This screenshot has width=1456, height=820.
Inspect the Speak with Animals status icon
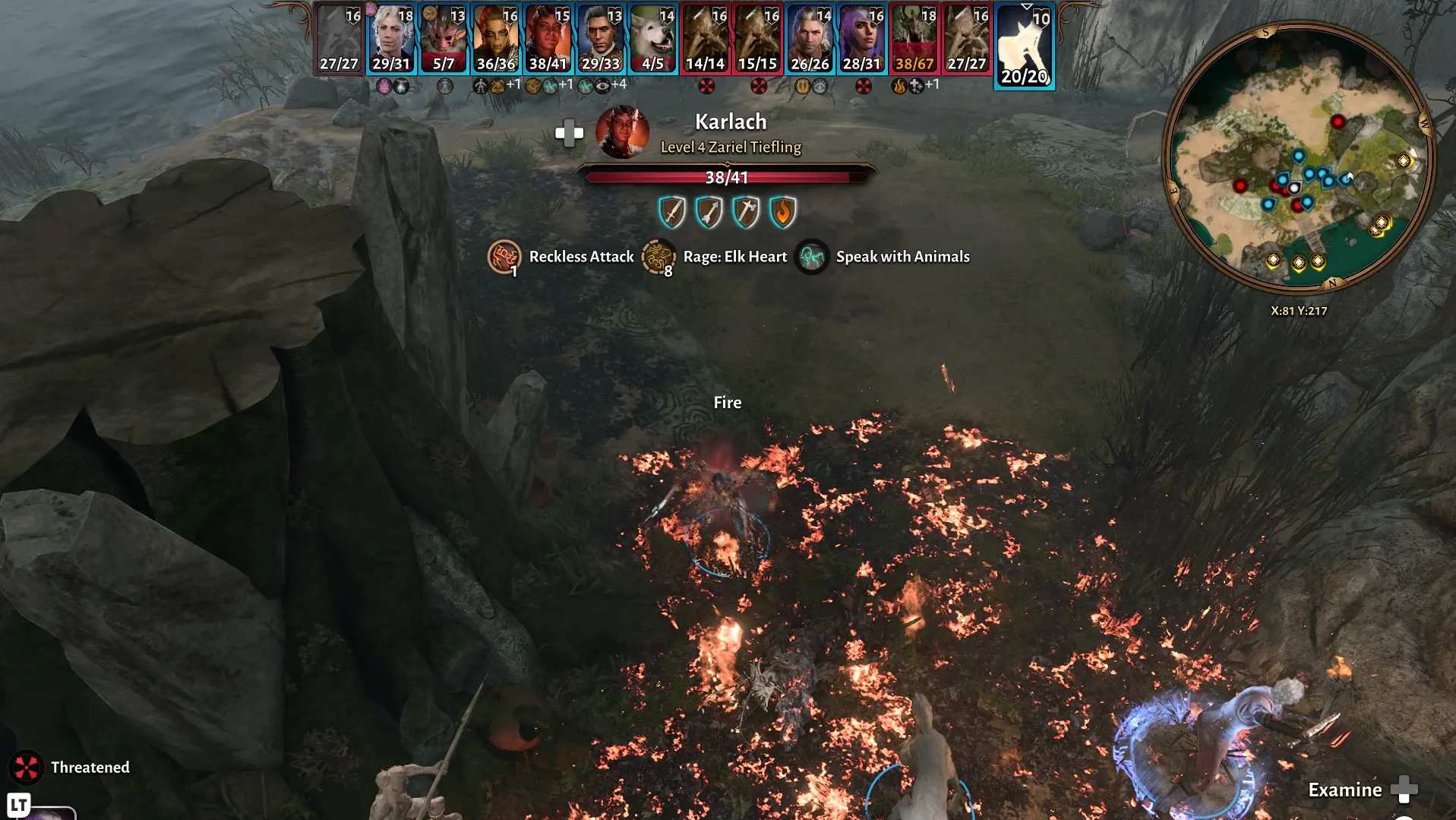click(811, 257)
